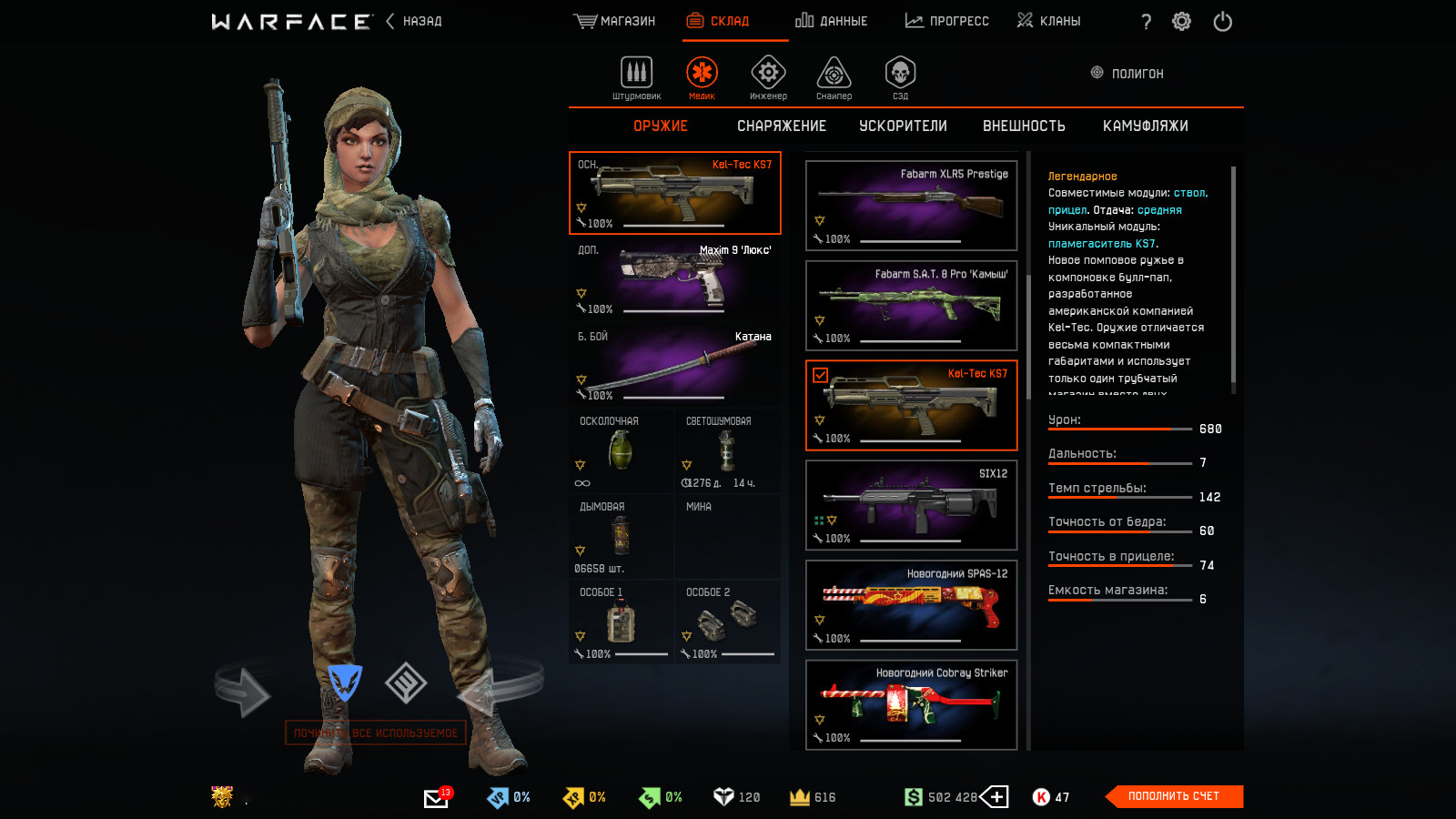Choose the Fabarm XLR5 Prestige shotgun
This screenshot has height=819, width=1456.
[x=911, y=206]
